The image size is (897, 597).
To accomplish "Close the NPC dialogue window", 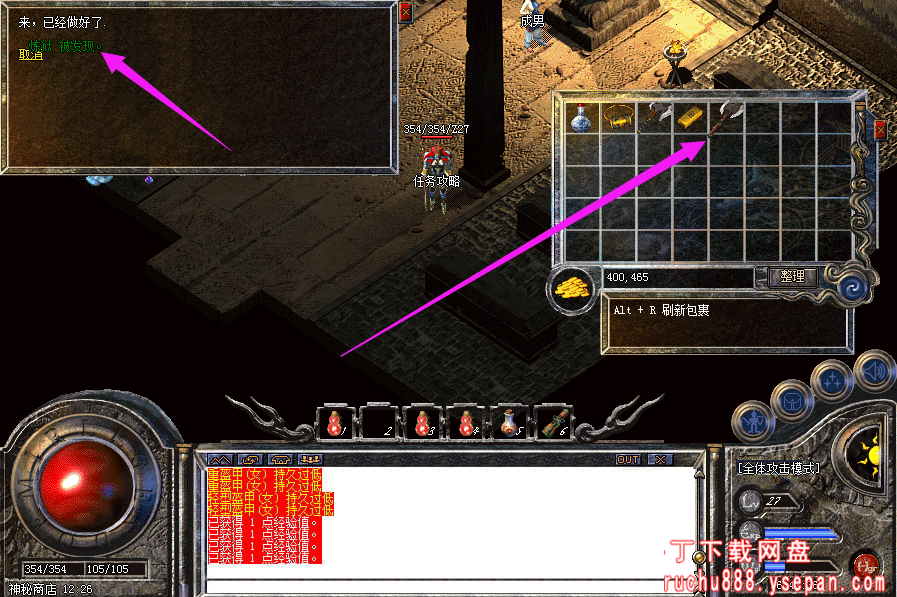I will click(405, 12).
